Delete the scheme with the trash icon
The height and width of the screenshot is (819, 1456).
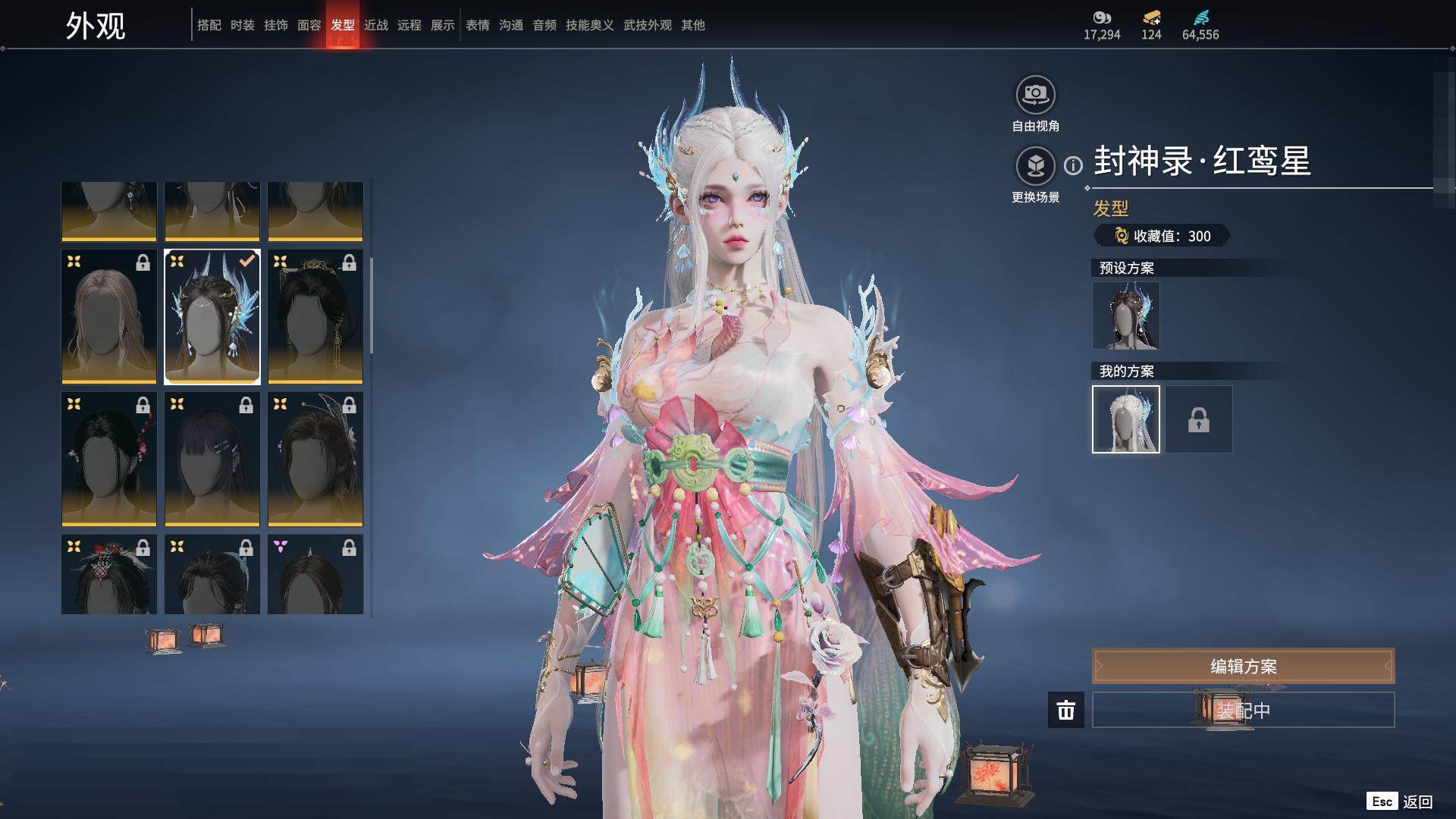tap(1066, 710)
